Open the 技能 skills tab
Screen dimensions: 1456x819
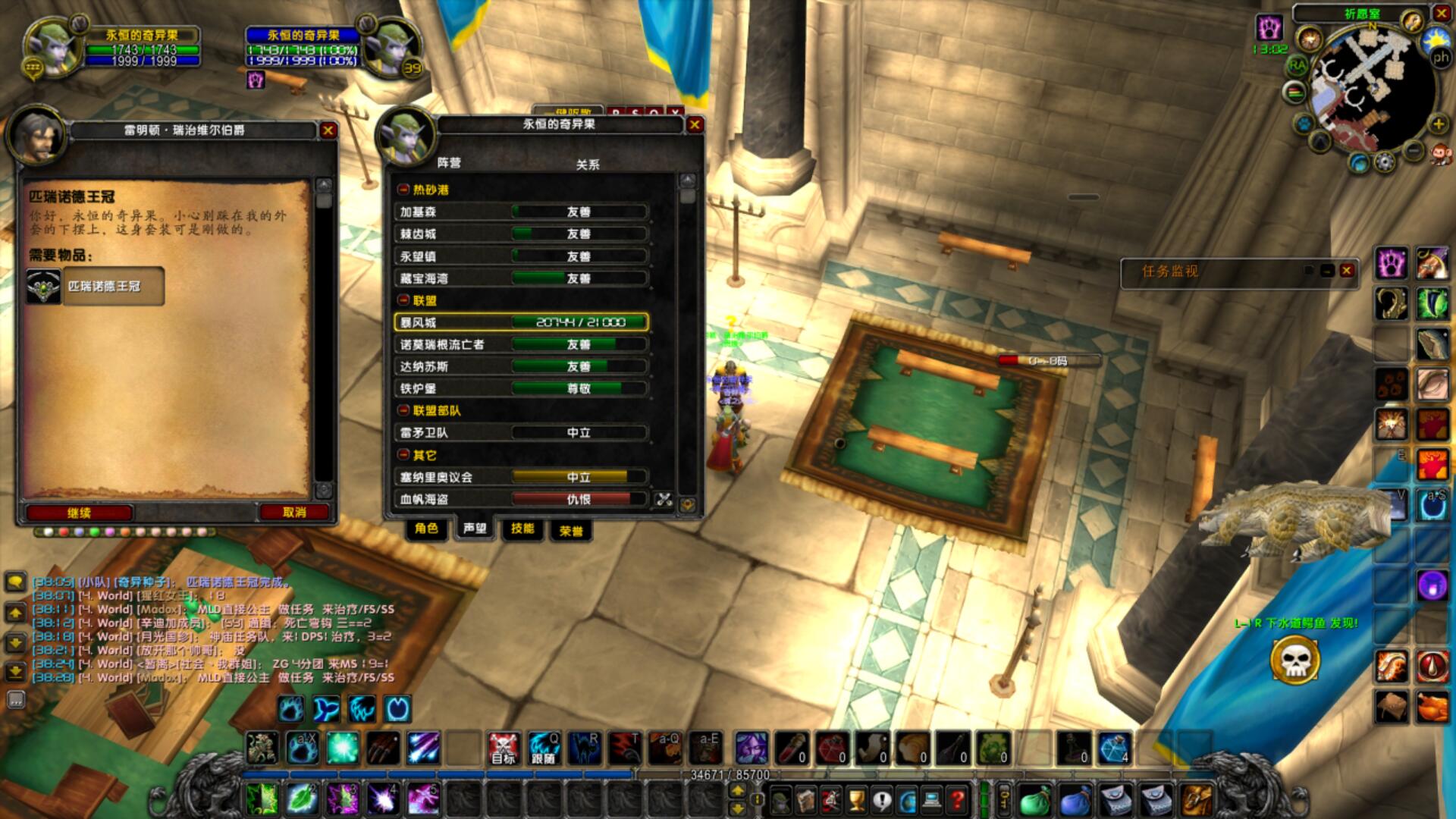[522, 529]
